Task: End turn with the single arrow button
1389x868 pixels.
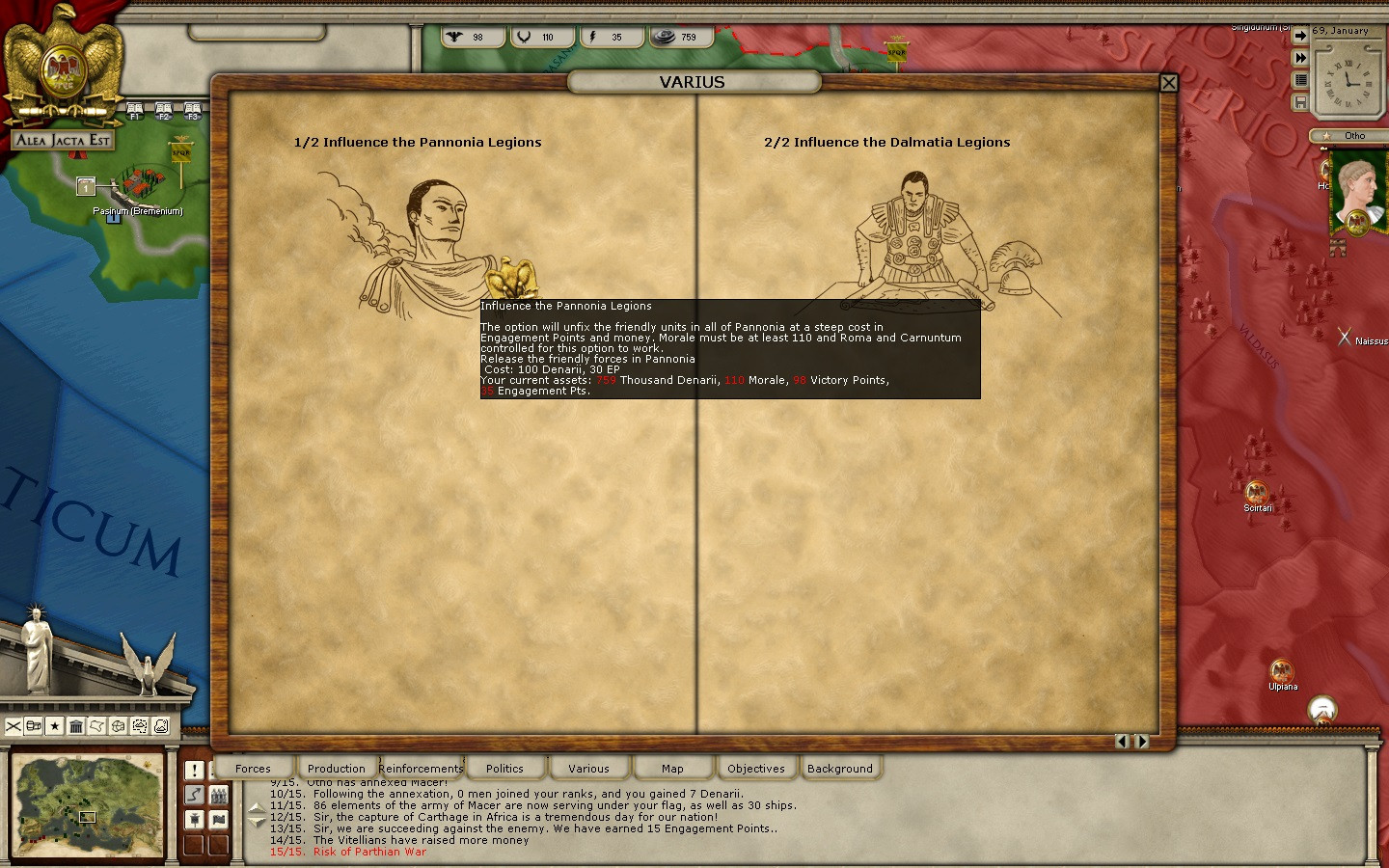Action: [1300, 36]
